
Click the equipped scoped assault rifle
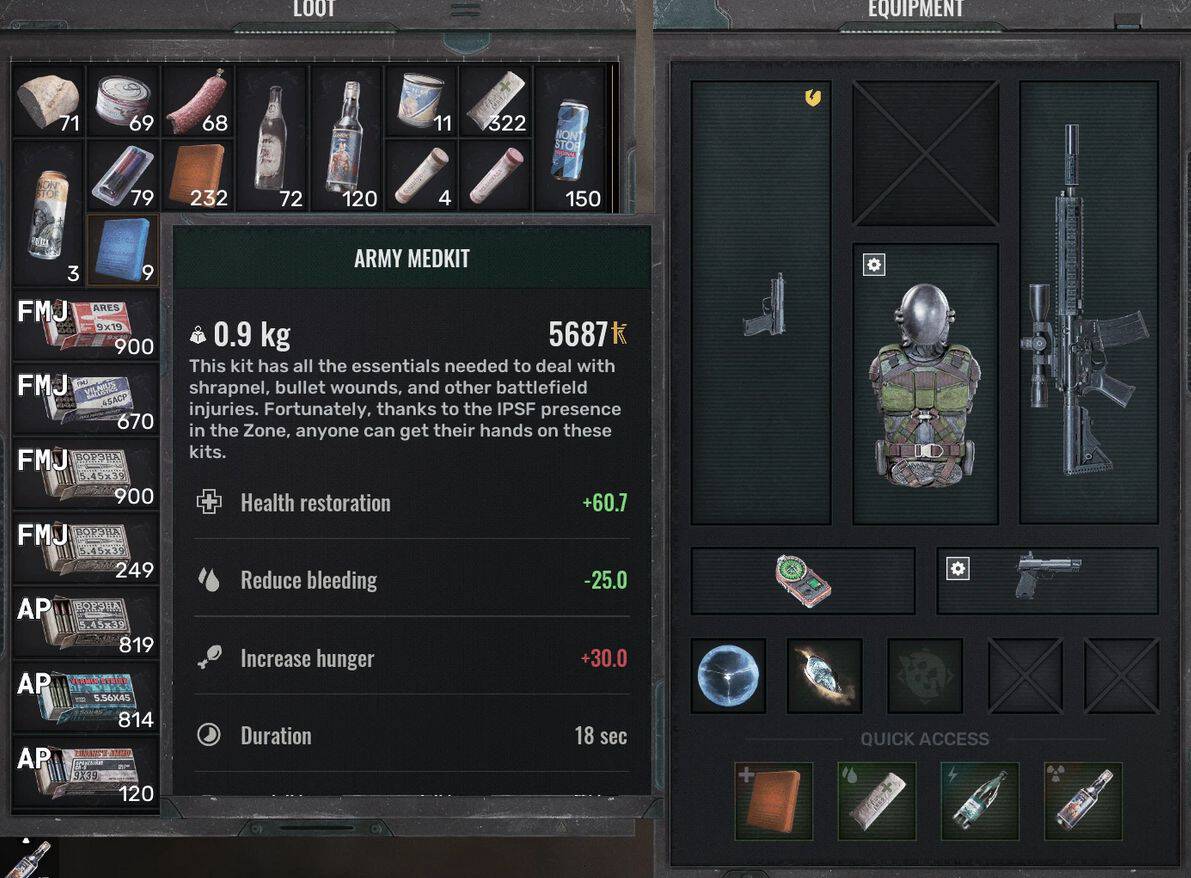(x=1088, y=302)
